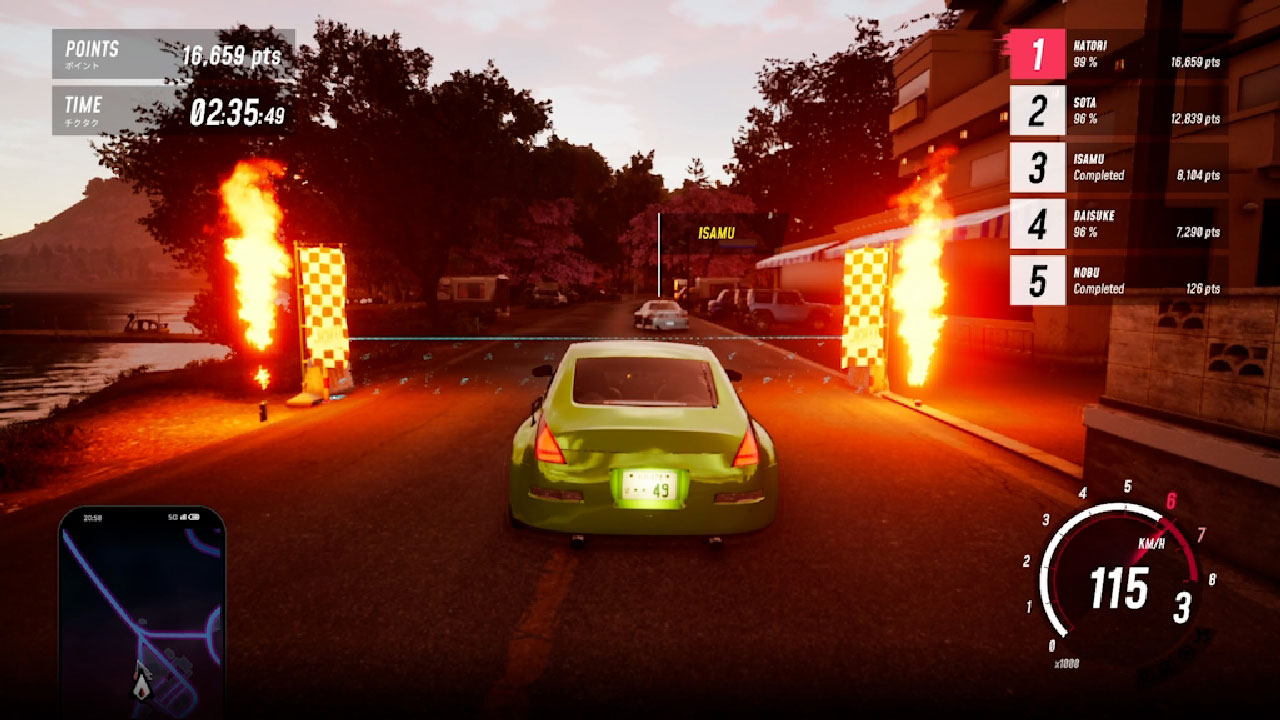Open the phone minimap
Image resolution: width=1280 pixels, height=720 pixels.
pyautogui.click(x=141, y=612)
